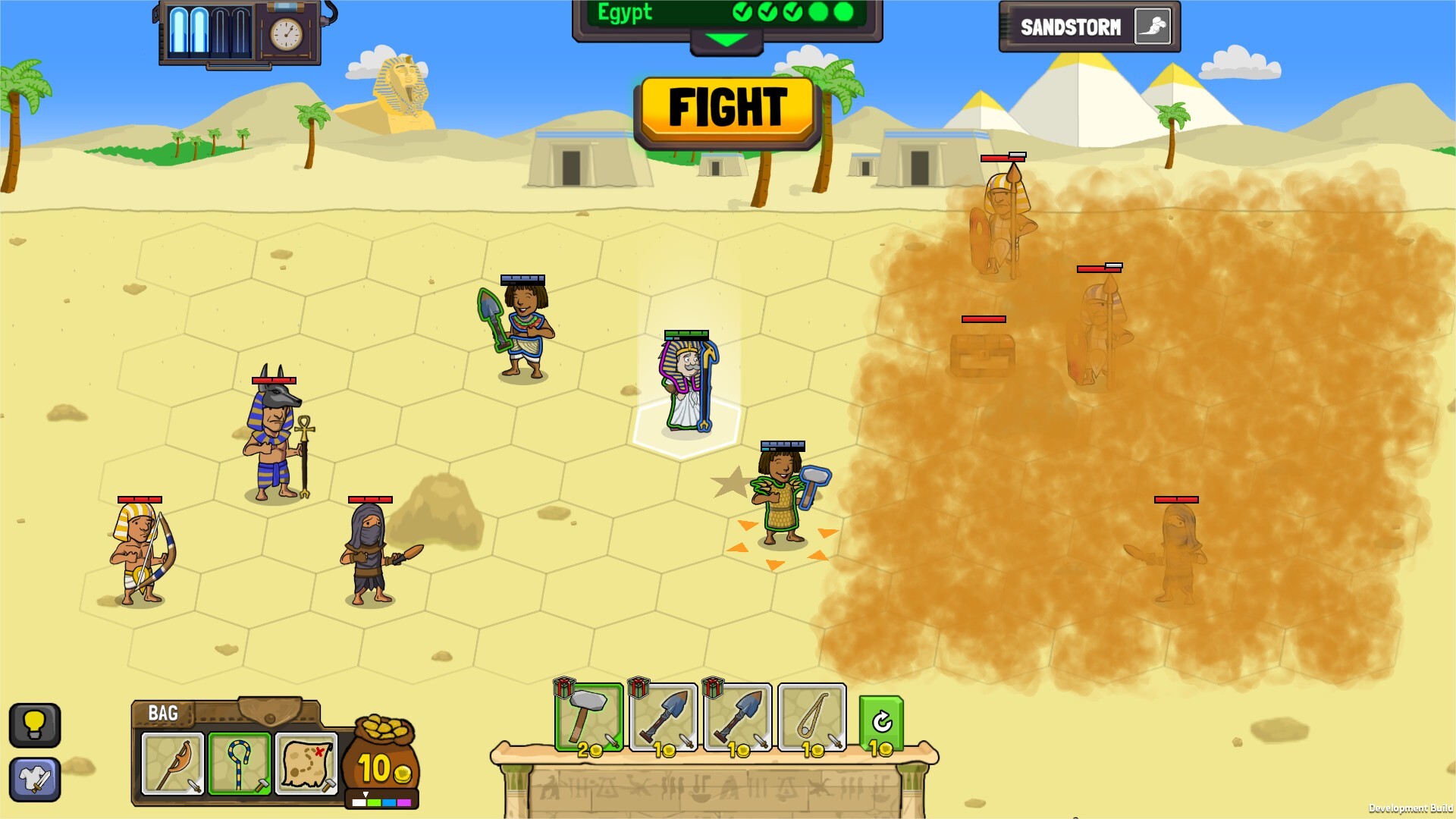Click the white rarity swatch under coin bag
Viewport: 1456px width, 819px height.
[x=359, y=804]
